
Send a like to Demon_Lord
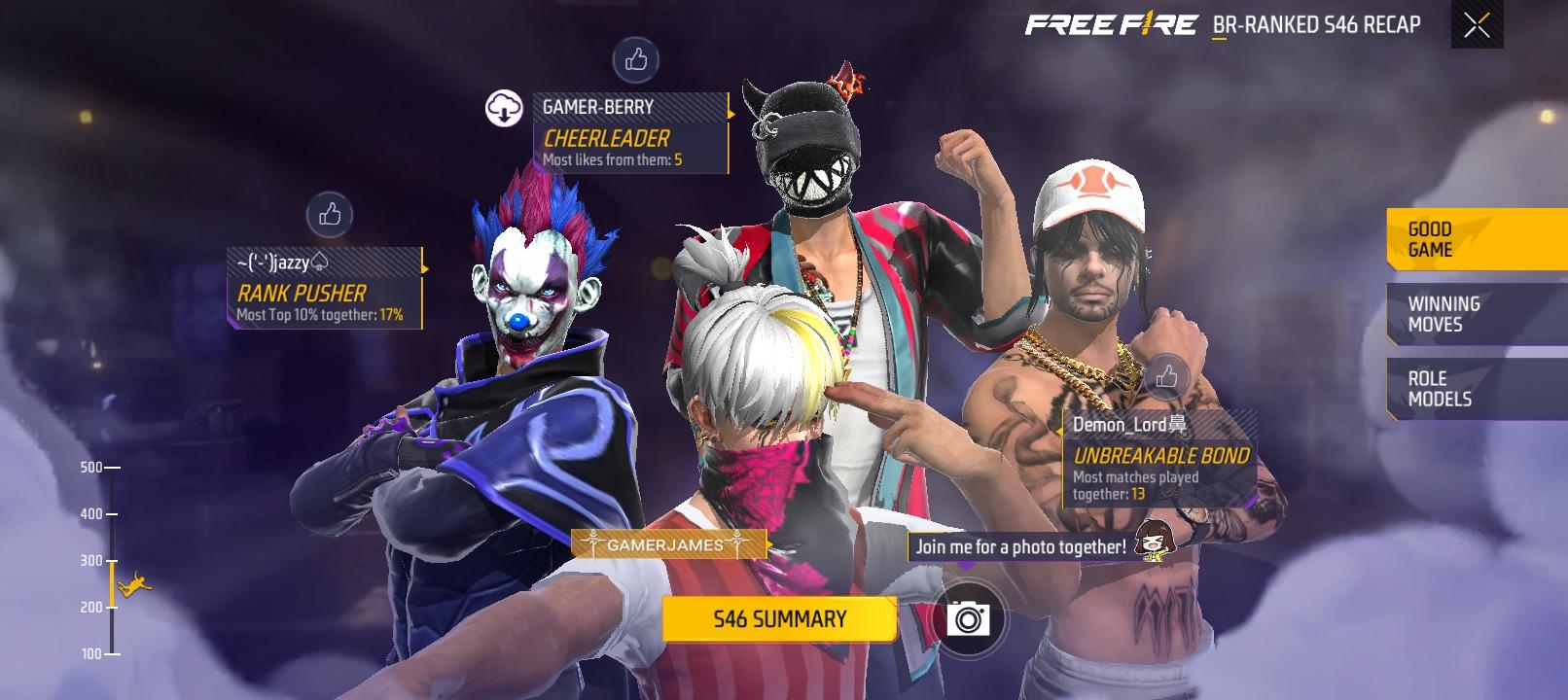pyautogui.click(x=1166, y=376)
